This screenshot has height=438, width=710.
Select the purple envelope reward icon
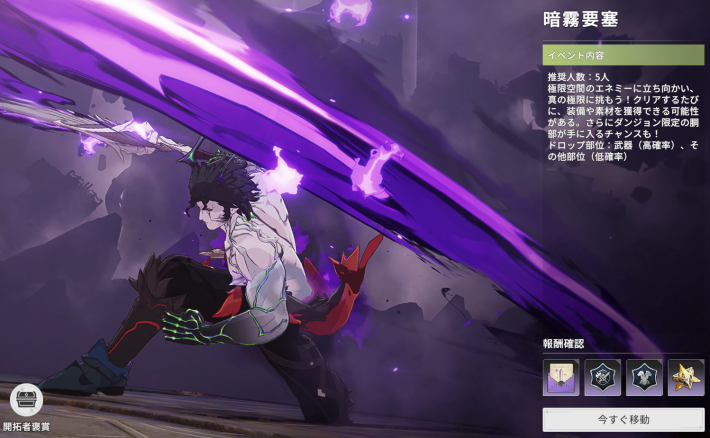tap(561, 377)
